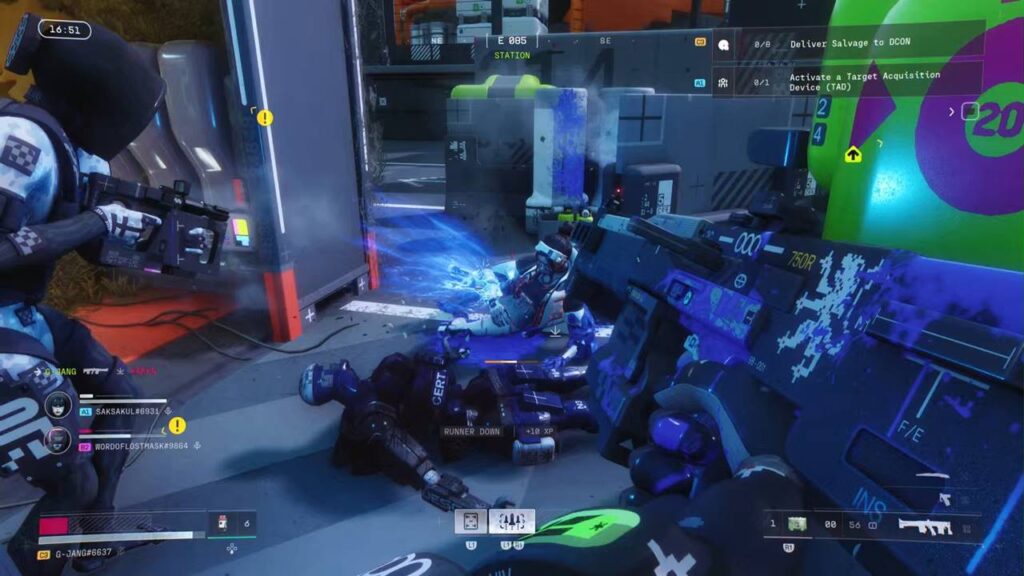Click the E 085 compass heading
This screenshot has width=1024, height=576.
point(511,42)
